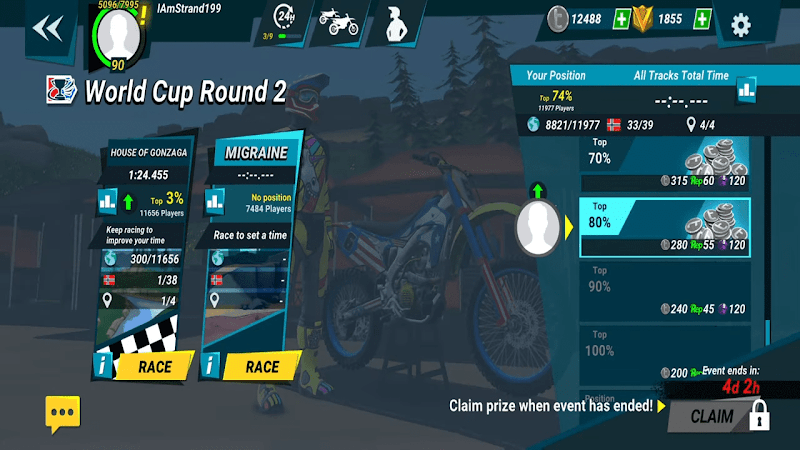Image resolution: width=800 pixels, height=450 pixels.
Task: Race the Migraine track
Action: pos(261,366)
